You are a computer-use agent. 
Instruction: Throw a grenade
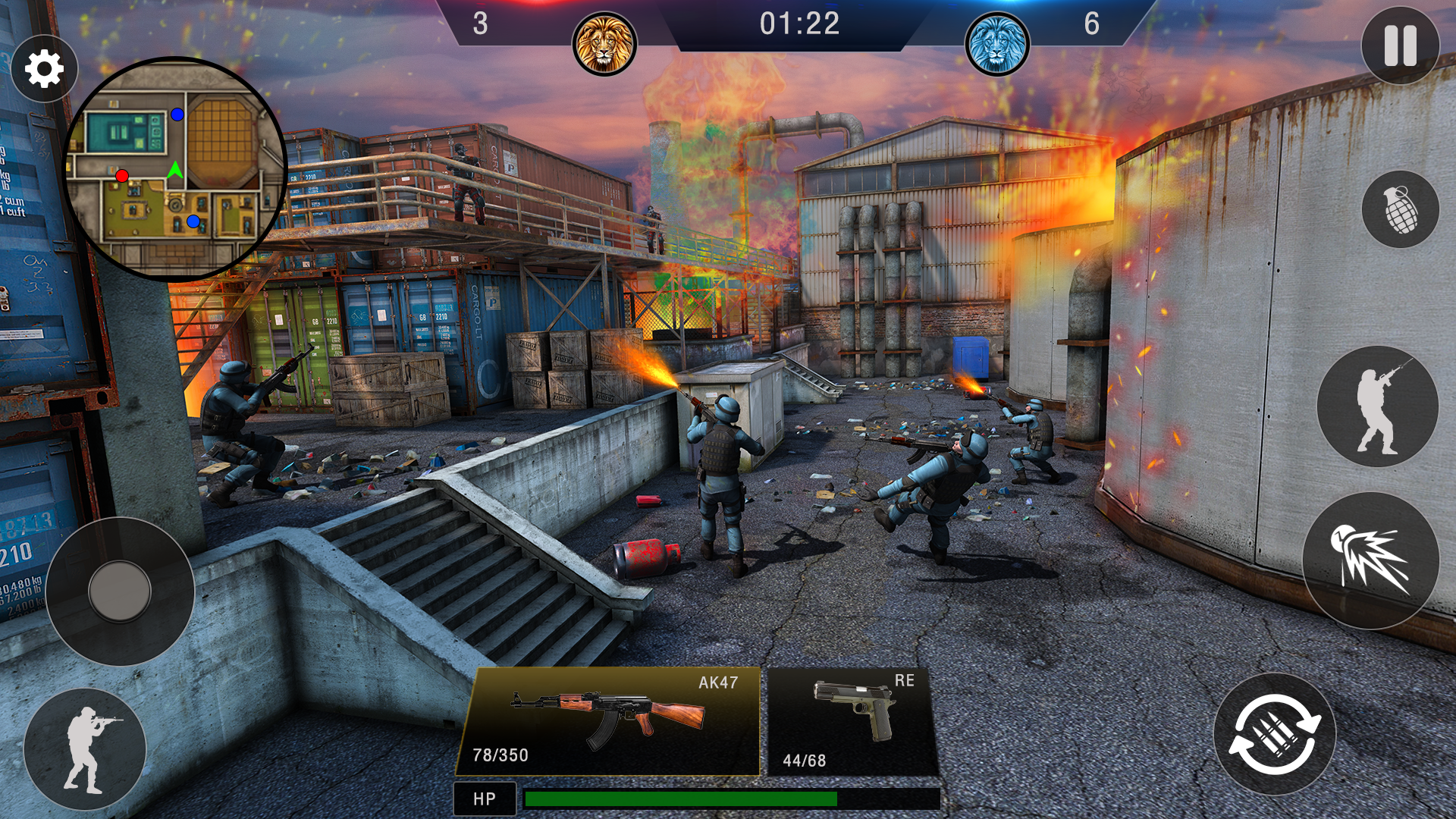coord(1400,209)
